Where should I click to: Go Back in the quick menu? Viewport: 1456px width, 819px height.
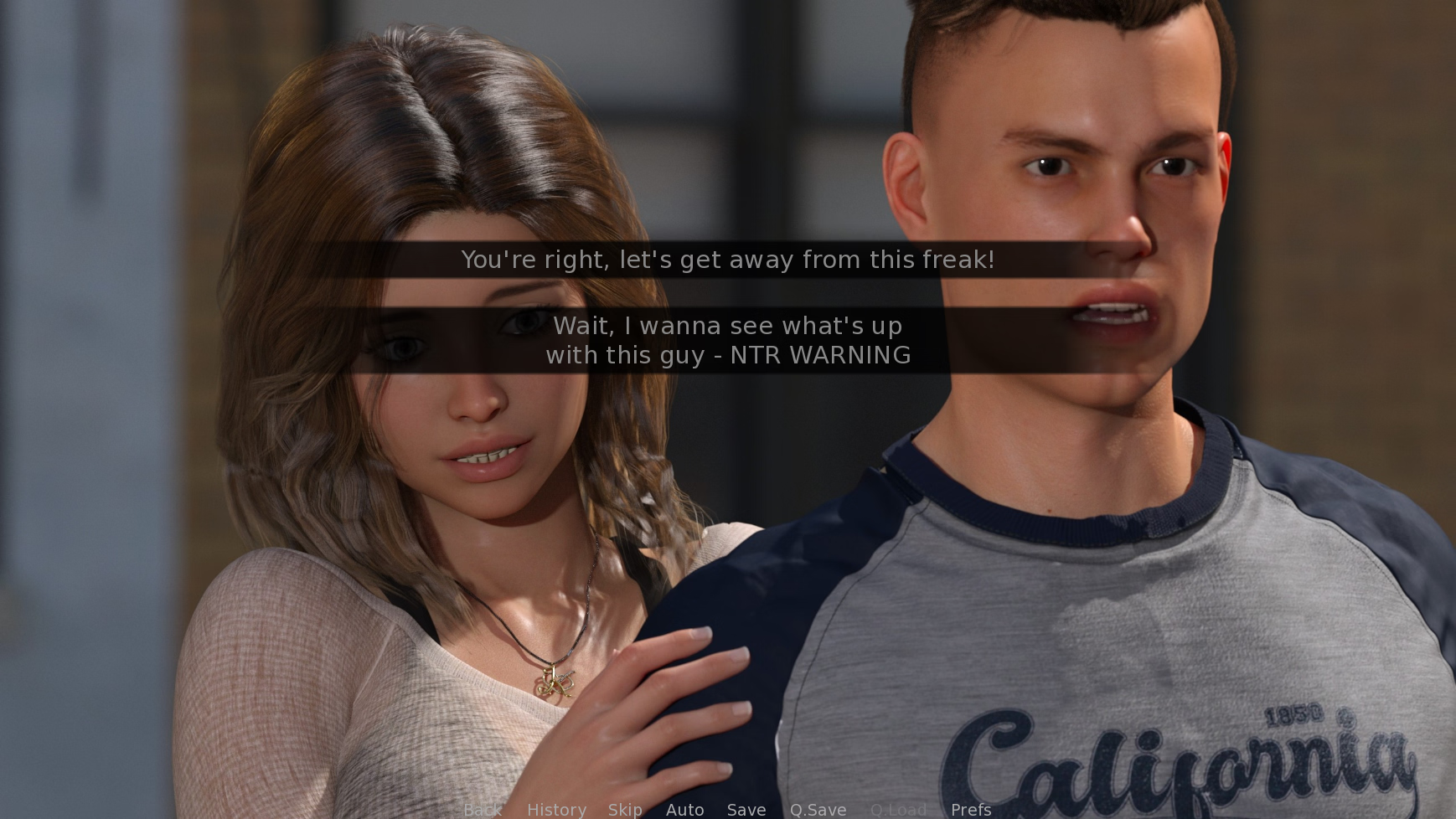pos(483,809)
